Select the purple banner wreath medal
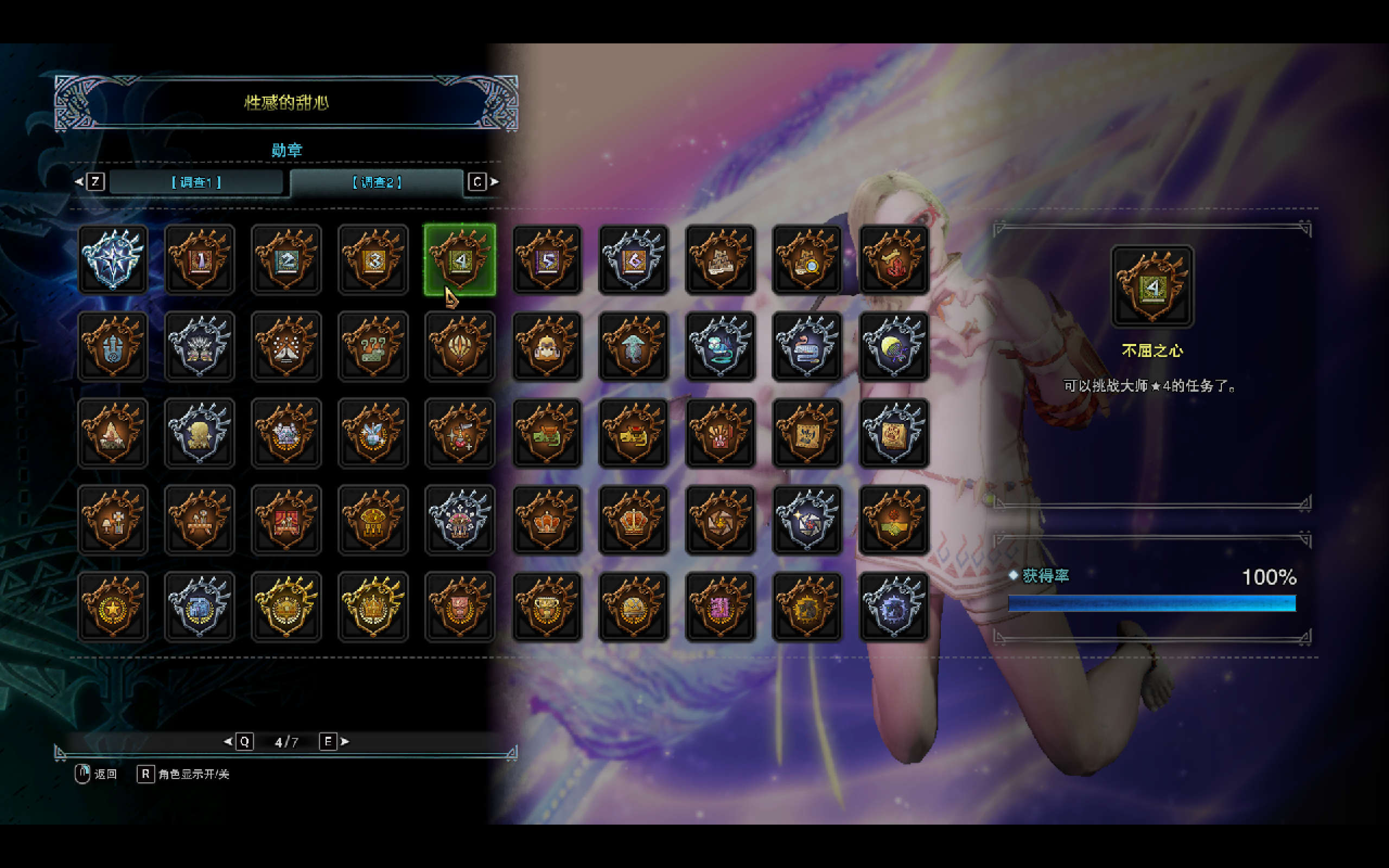1389x868 pixels. point(721,607)
